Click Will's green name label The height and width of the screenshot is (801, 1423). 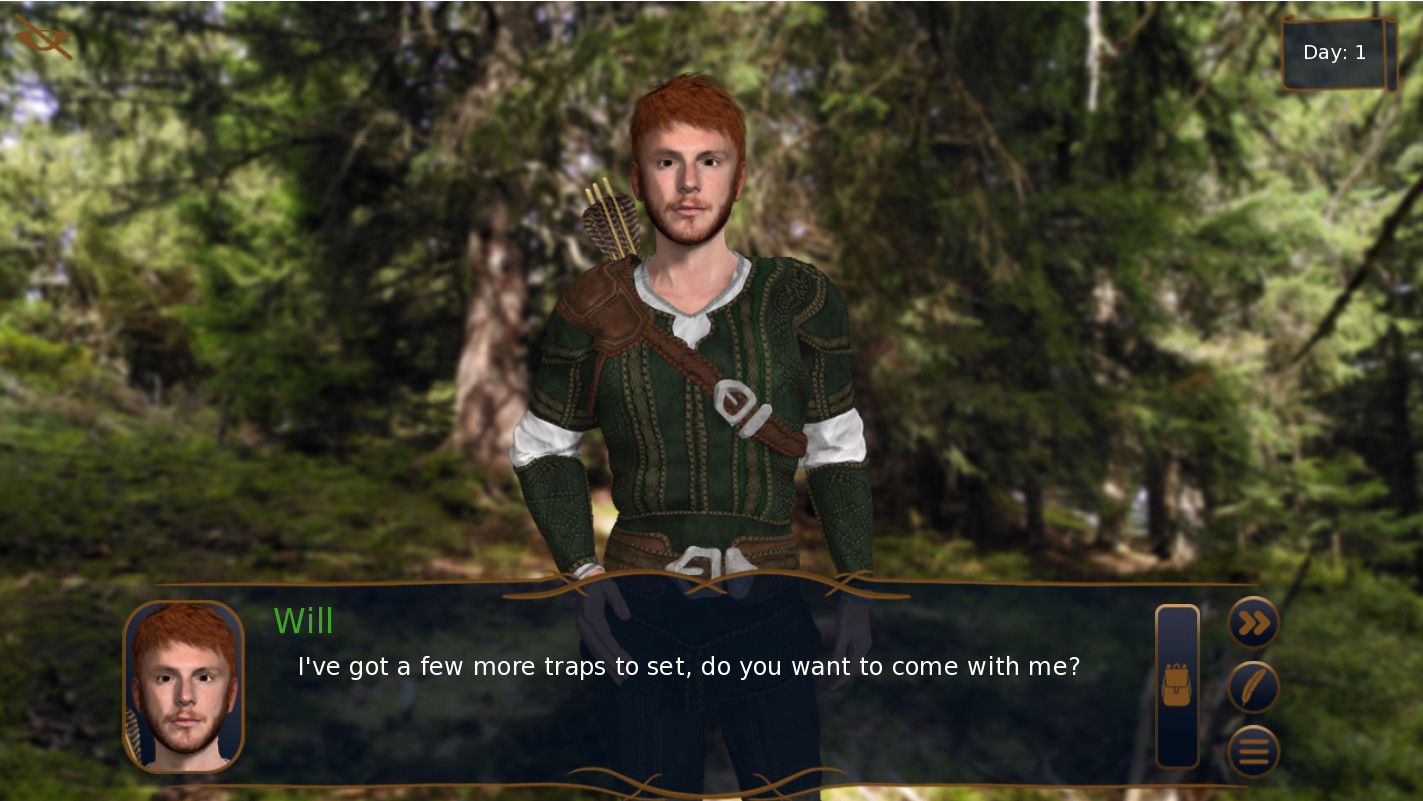[x=303, y=622]
